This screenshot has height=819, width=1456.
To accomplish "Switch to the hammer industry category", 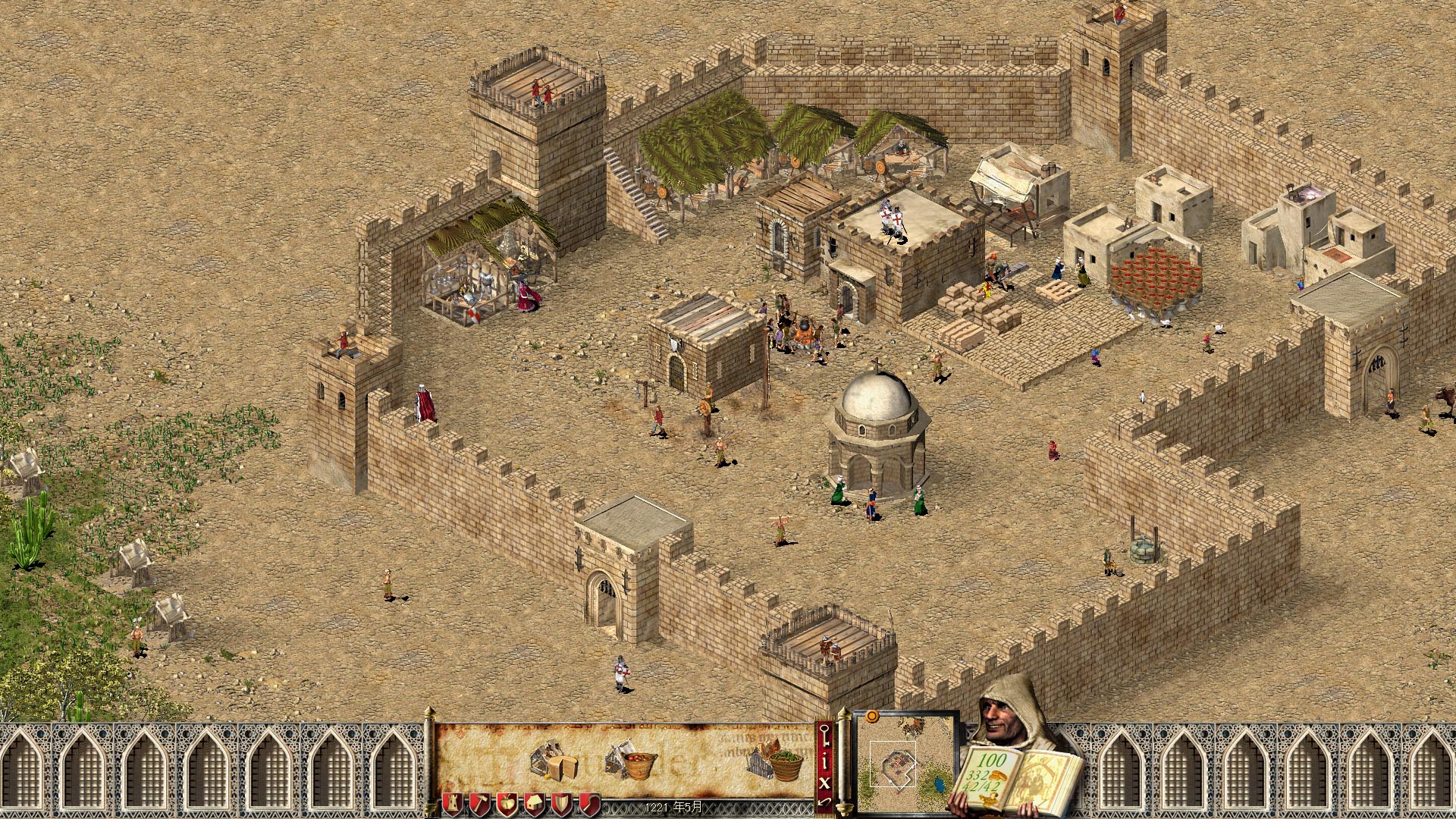I will point(479,804).
